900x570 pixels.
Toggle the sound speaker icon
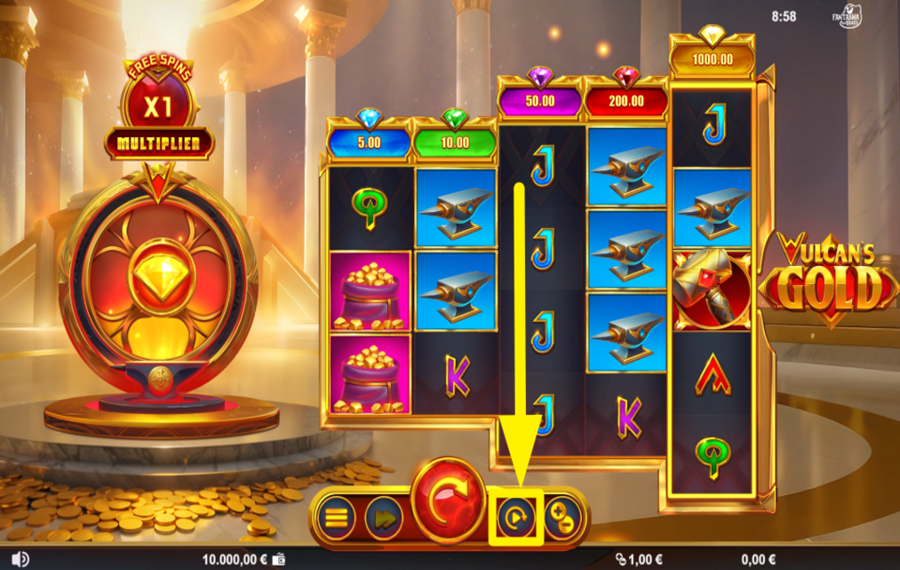21,559
